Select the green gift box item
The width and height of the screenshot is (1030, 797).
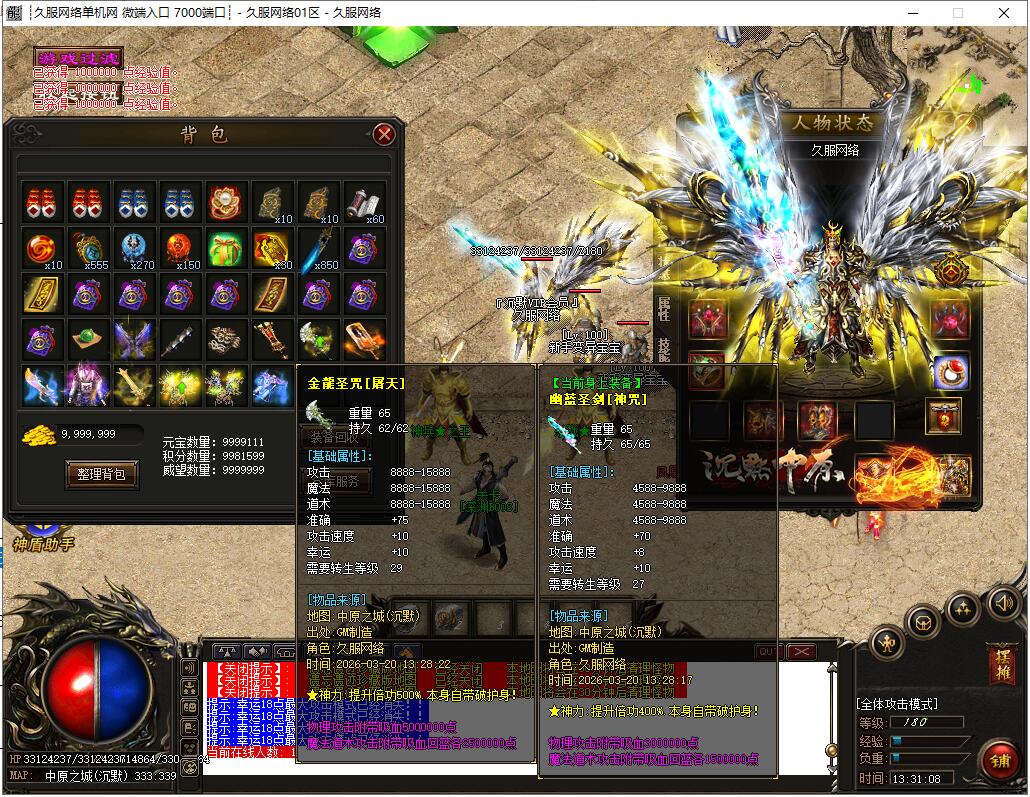click(225, 248)
